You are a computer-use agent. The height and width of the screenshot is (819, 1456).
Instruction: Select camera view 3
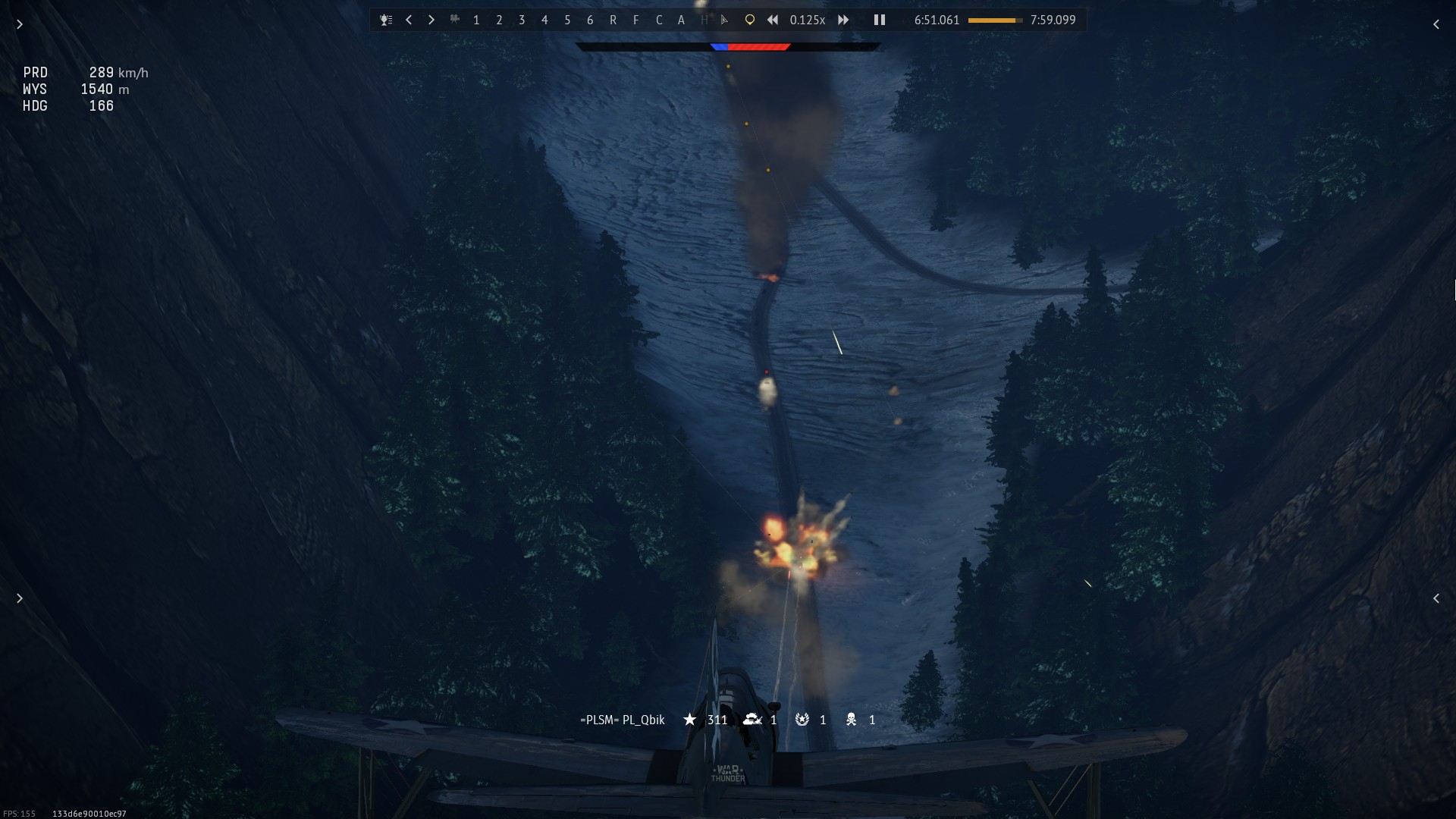[522, 20]
